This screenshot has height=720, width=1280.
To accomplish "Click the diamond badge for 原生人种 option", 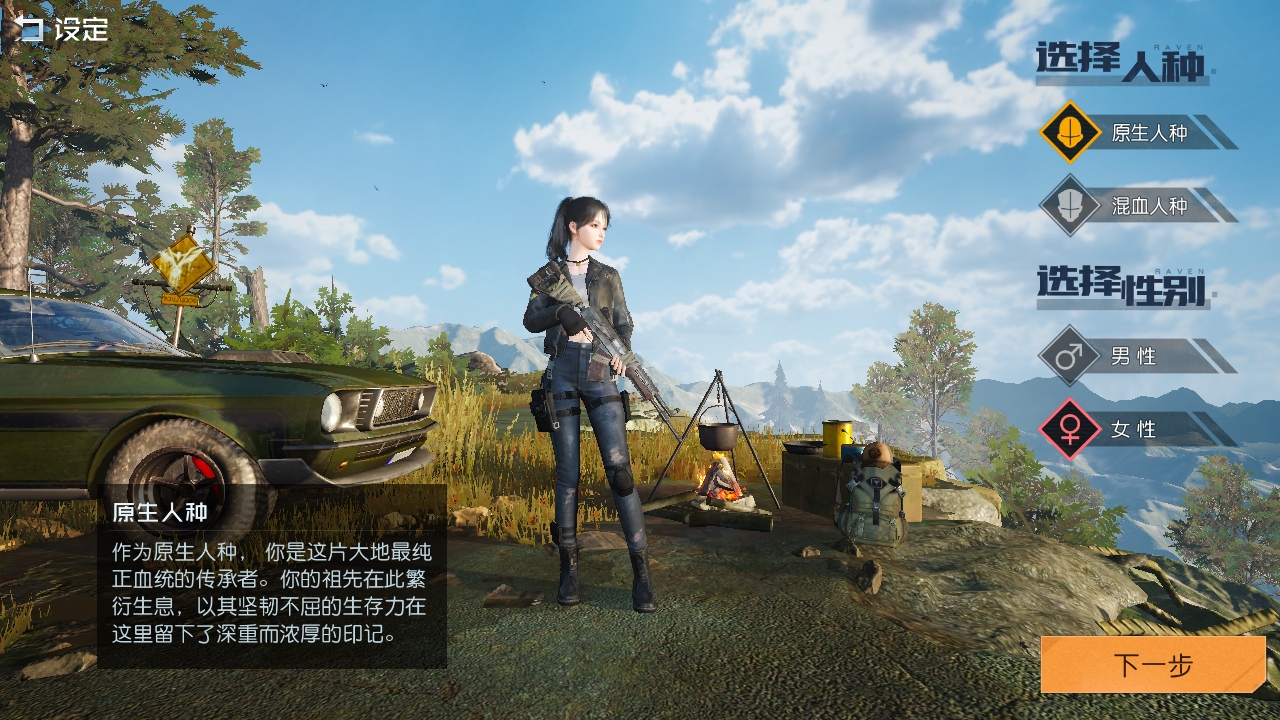I will coord(1069,132).
